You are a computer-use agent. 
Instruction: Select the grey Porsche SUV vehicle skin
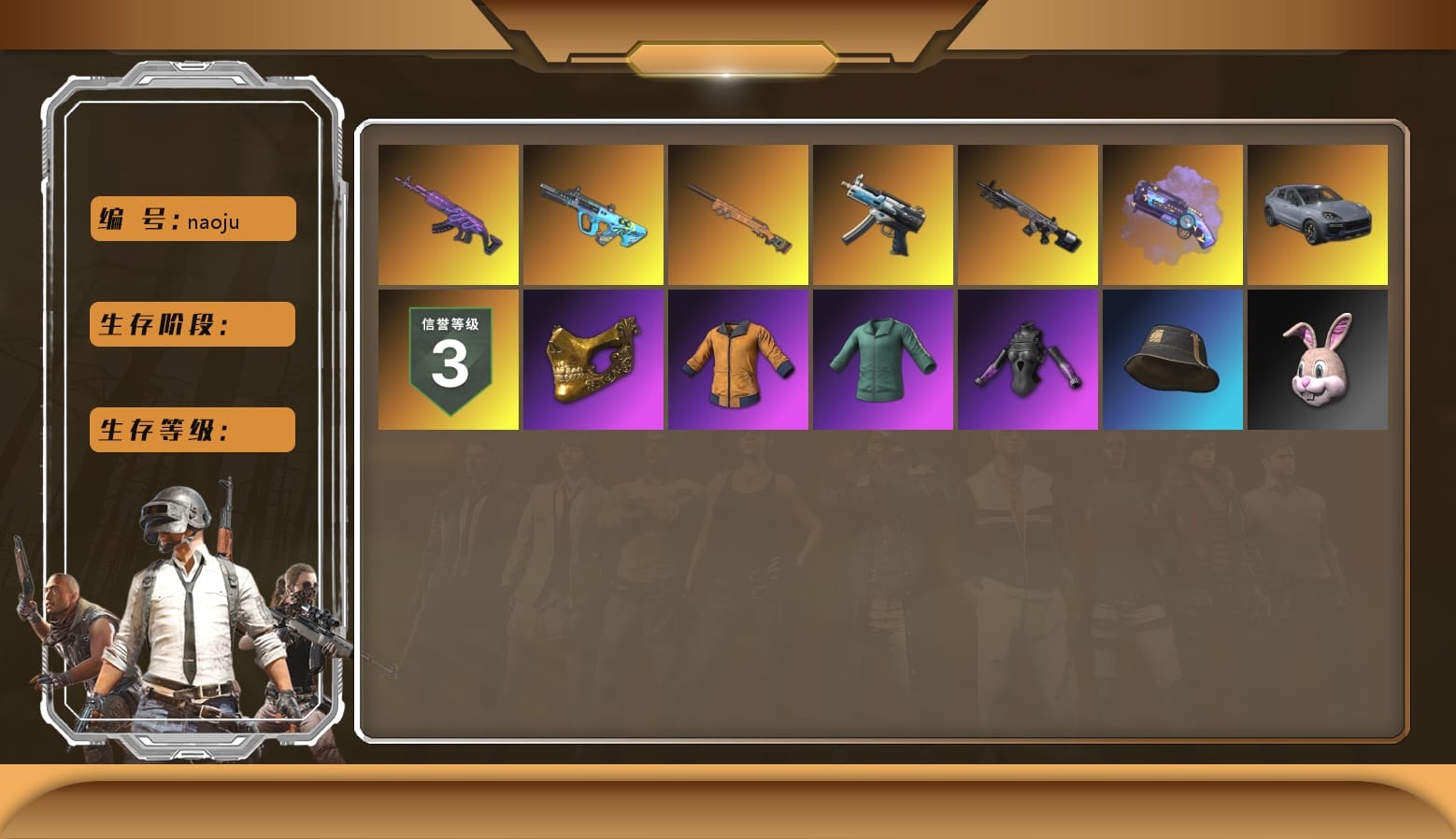[x=1318, y=214]
